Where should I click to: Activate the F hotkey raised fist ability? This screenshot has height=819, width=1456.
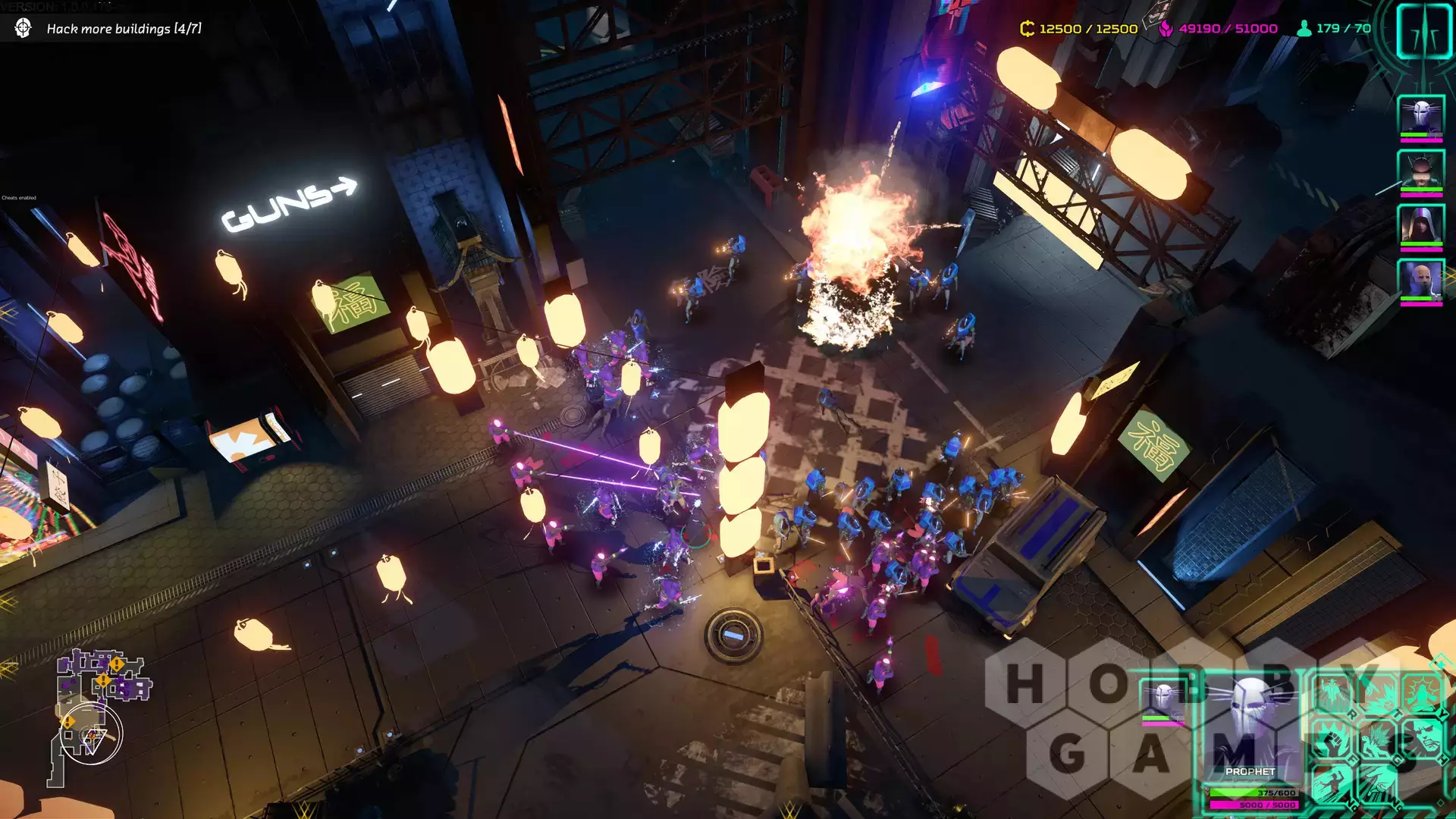coord(1331,739)
